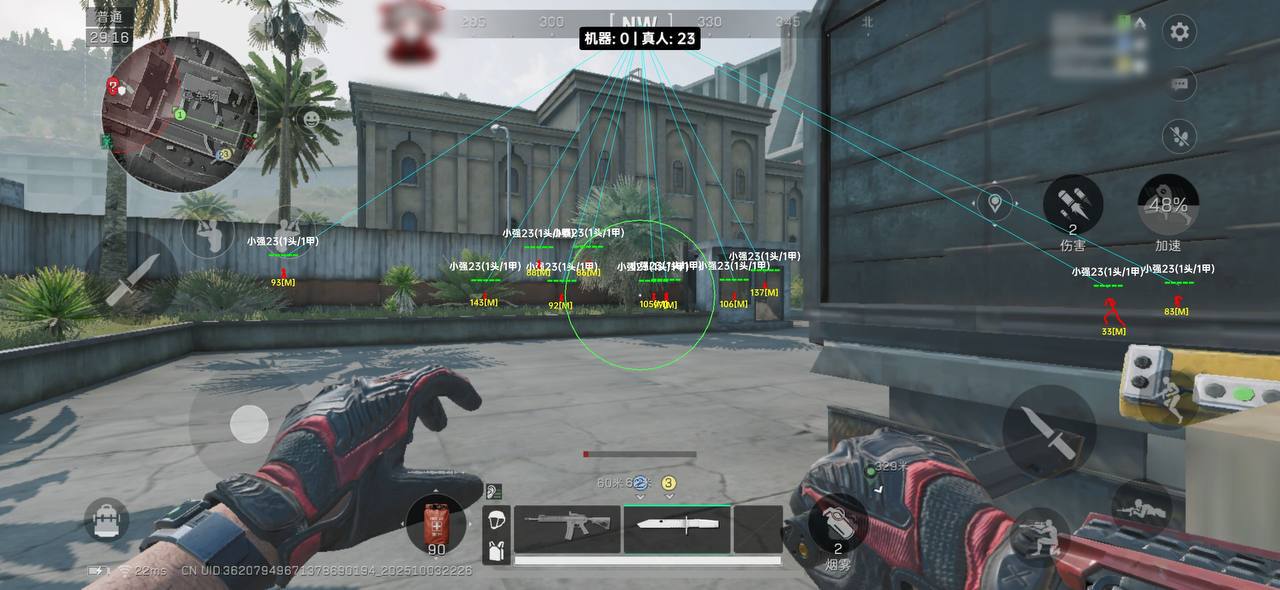Open the backpack inventory

click(106, 519)
